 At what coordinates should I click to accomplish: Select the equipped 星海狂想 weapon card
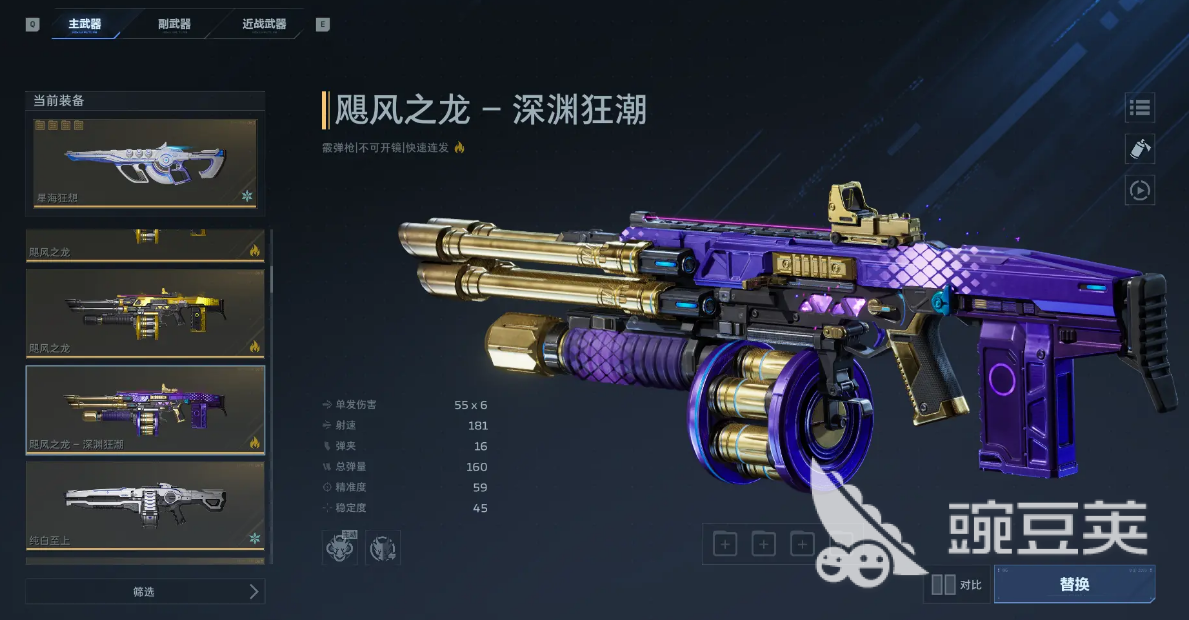pos(145,164)
